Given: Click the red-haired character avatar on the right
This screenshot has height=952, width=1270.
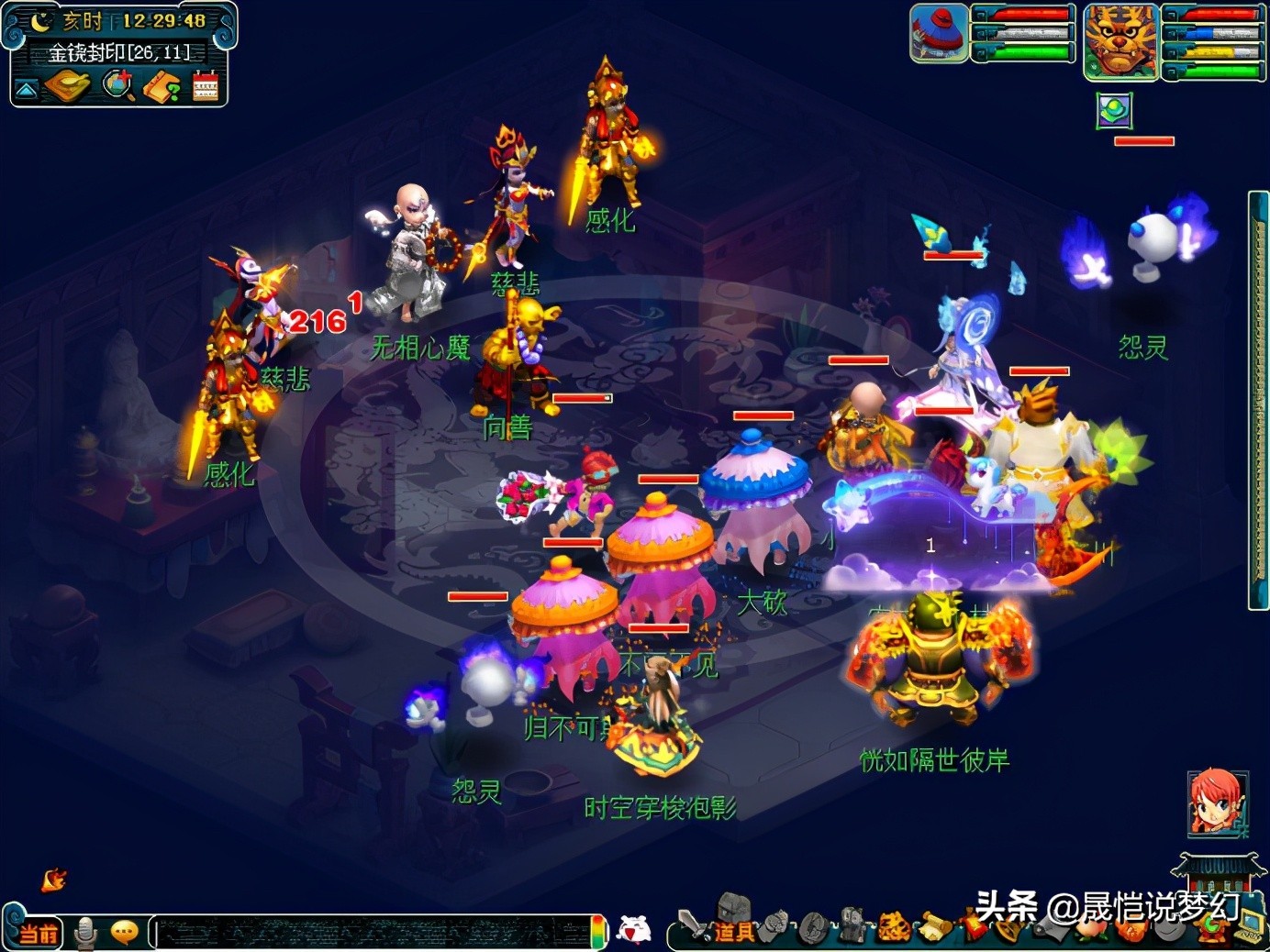Looking at the screenshot, I should pos(1217,803).
